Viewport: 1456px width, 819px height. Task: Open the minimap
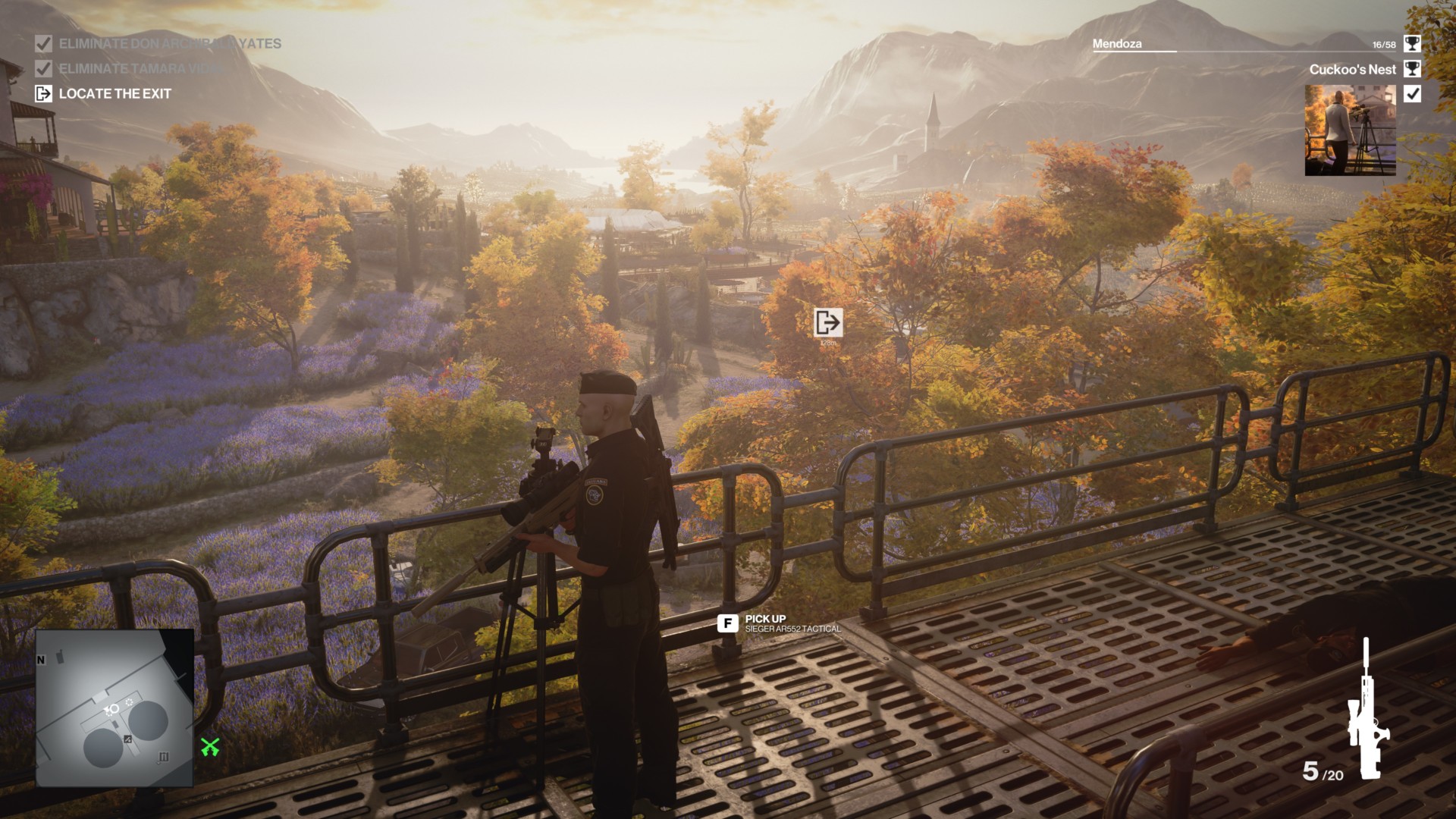(115, 708)
